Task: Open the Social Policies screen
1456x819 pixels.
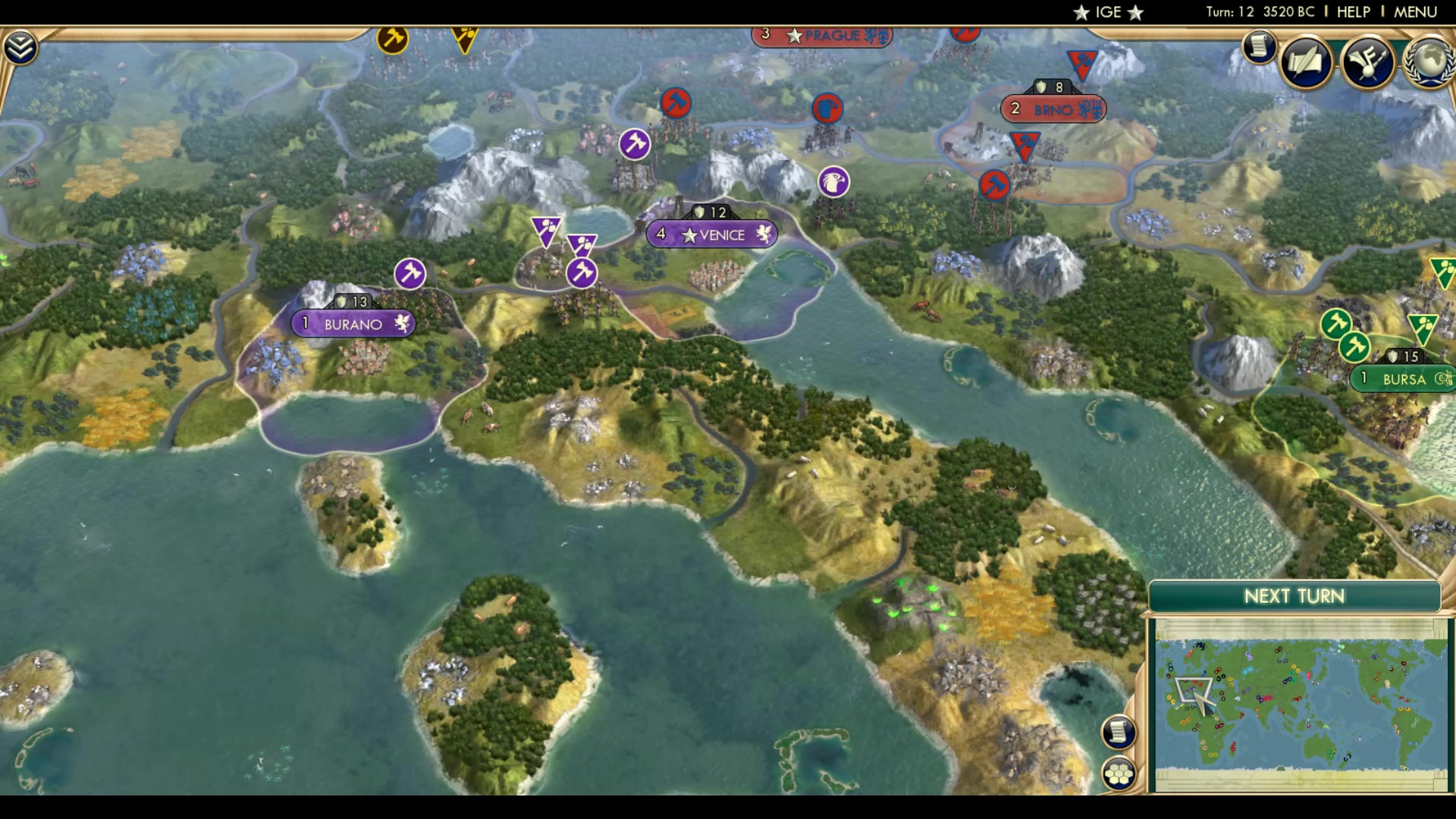Action: click(x=1307, y=62)
